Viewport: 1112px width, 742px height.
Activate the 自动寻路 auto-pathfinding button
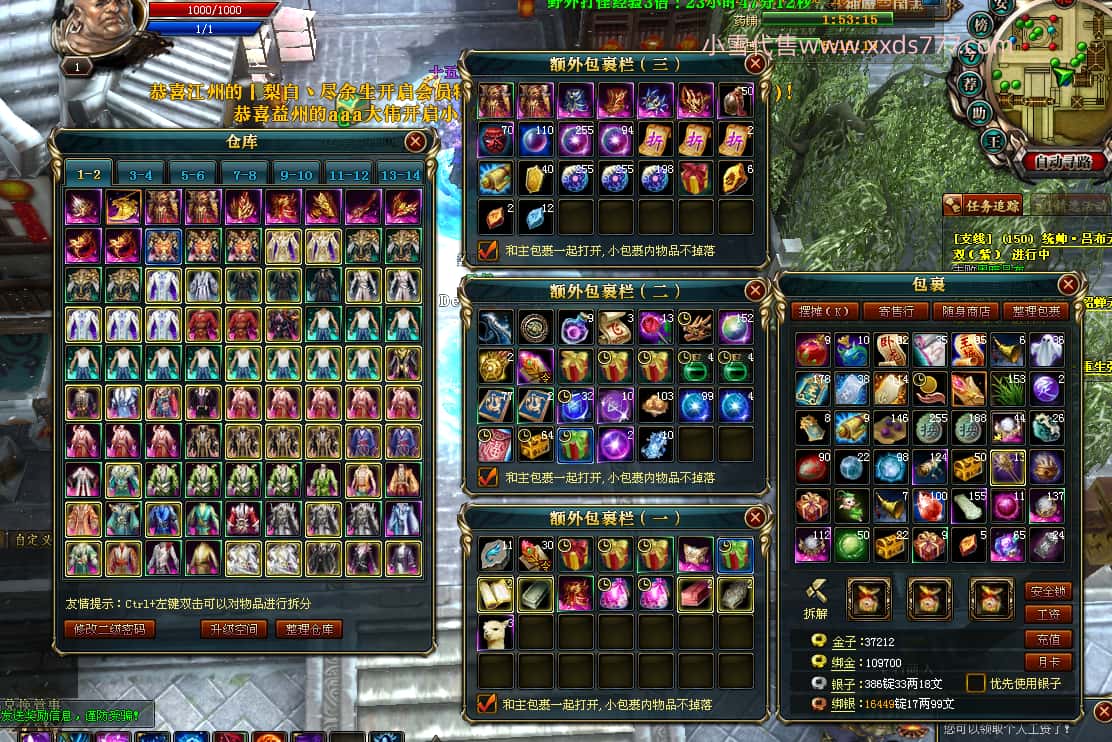1064,160
